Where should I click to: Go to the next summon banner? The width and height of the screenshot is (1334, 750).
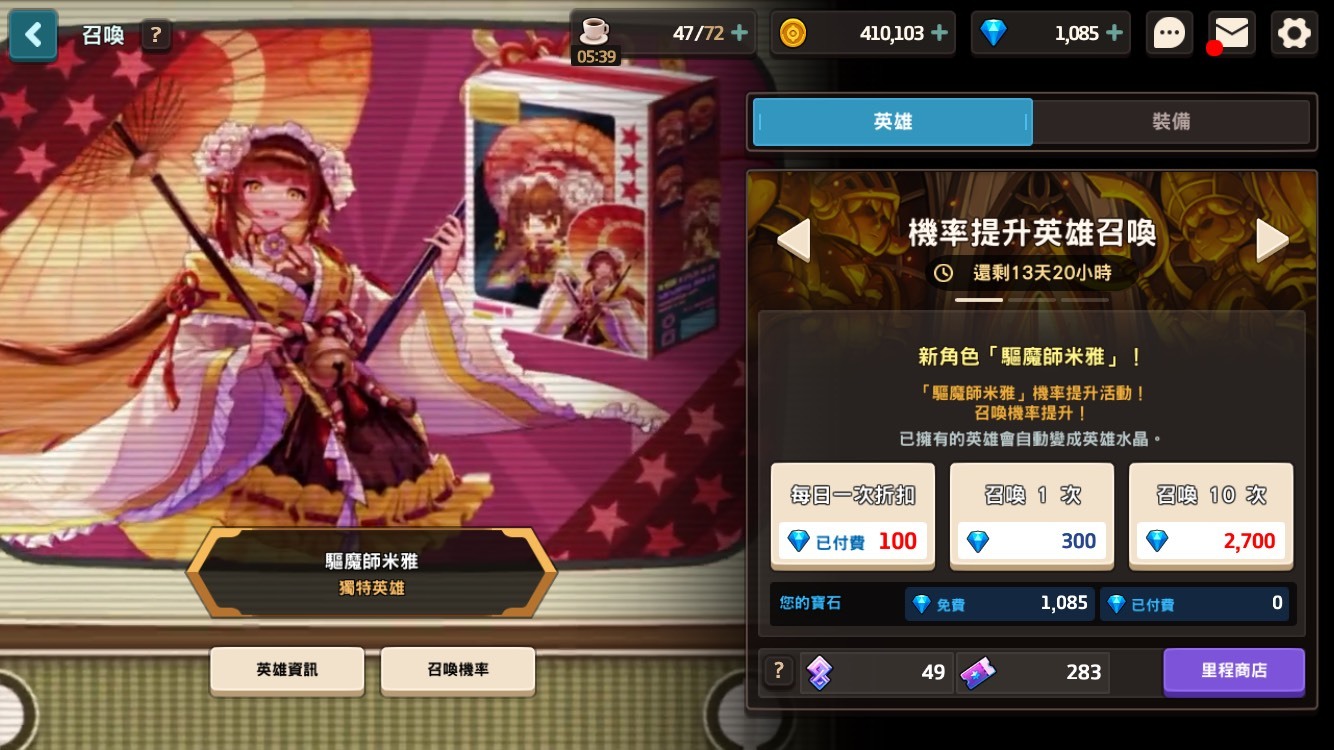tap(1271, 239)
